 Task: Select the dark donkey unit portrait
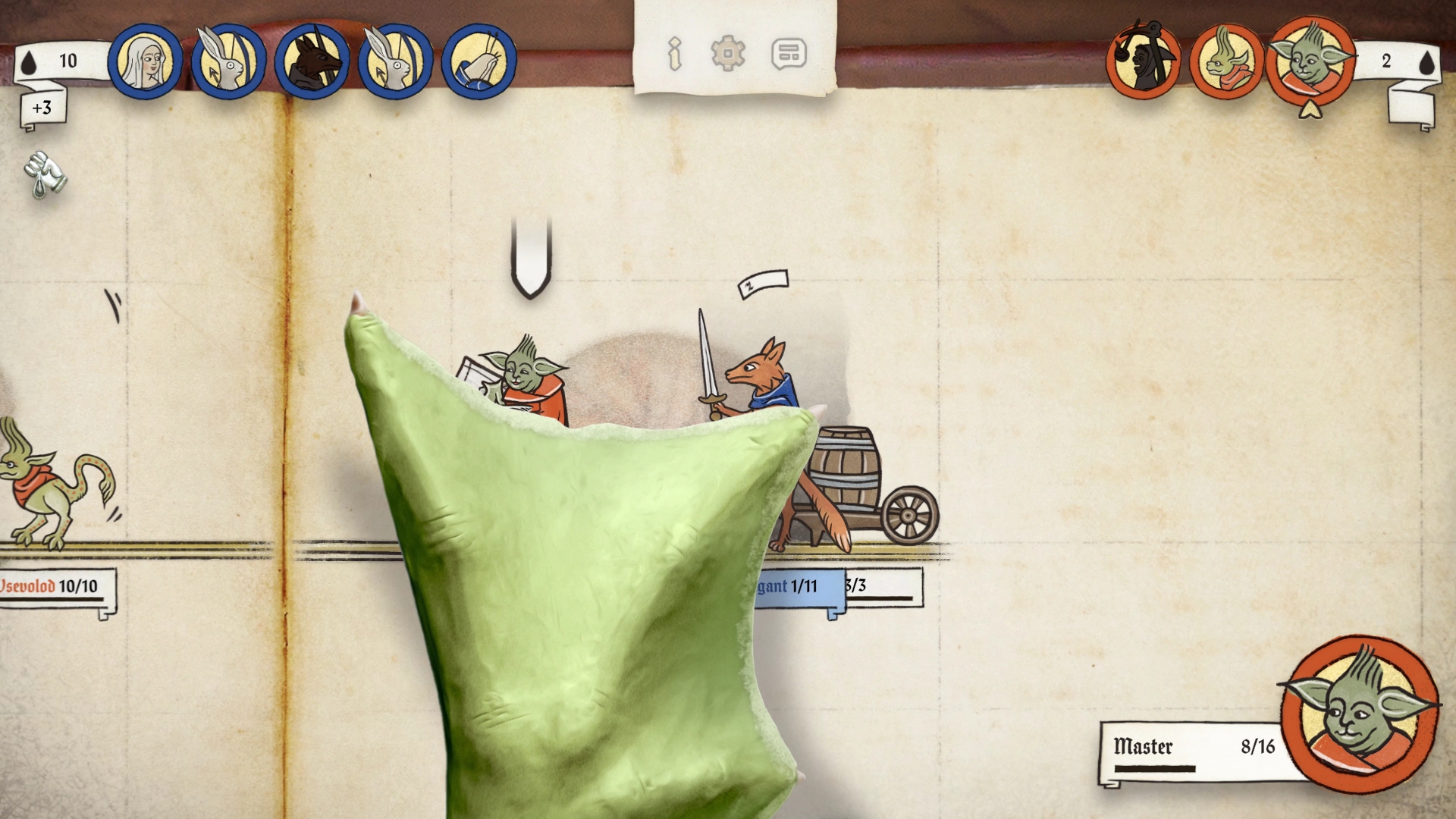click(x=312, y=61)
